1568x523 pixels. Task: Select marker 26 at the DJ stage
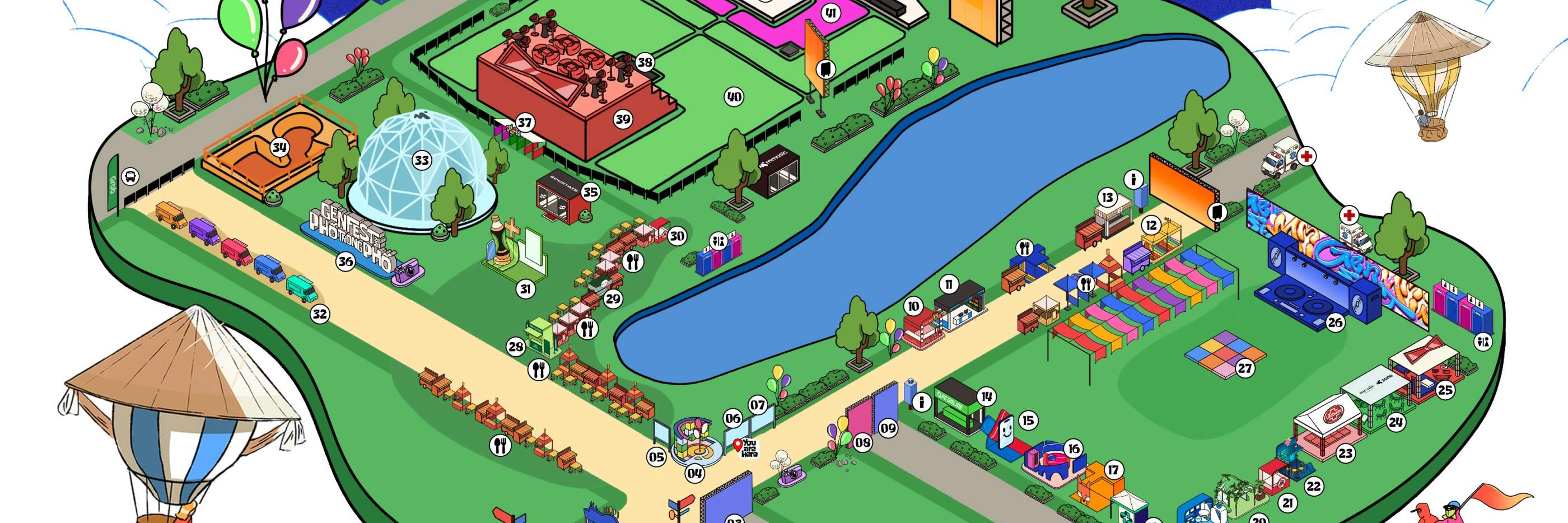click(x=1335, y=322)
